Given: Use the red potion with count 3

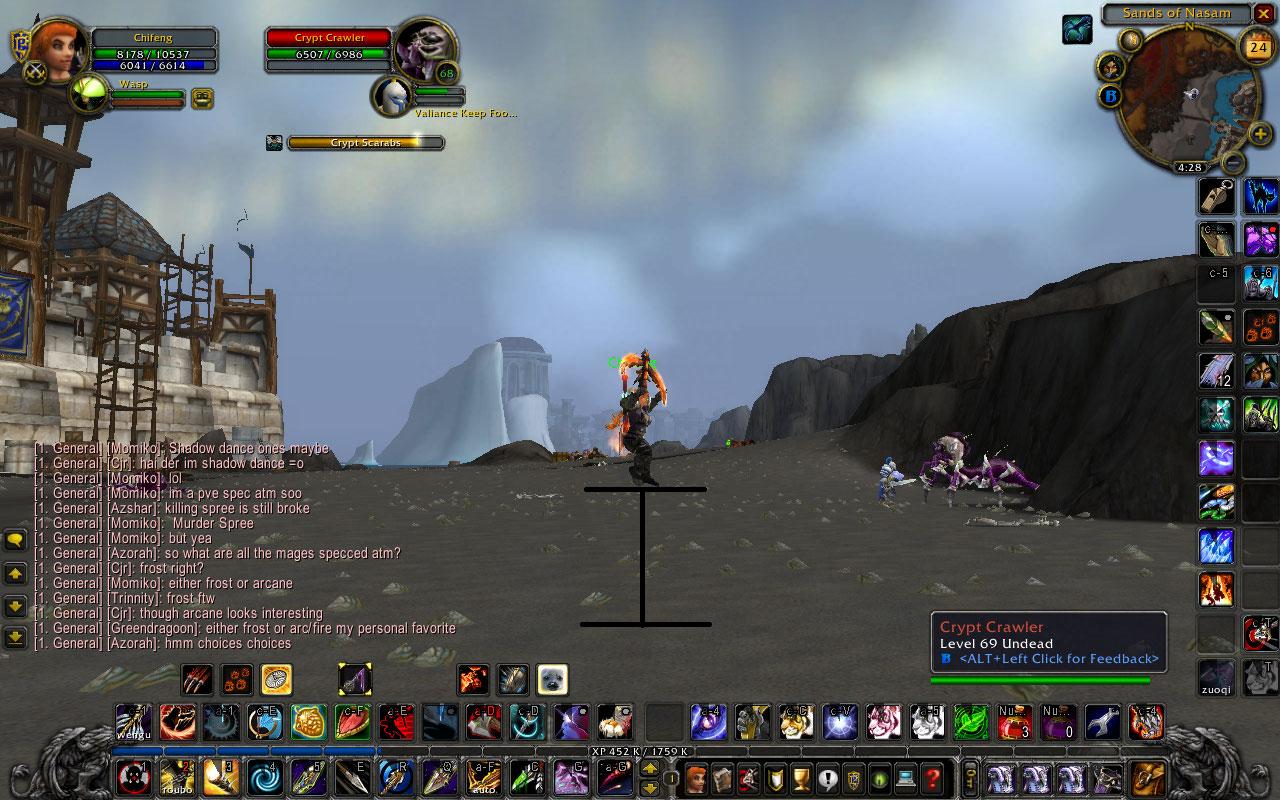Looking at the screenshot, I should click(x=1015, y=722).
